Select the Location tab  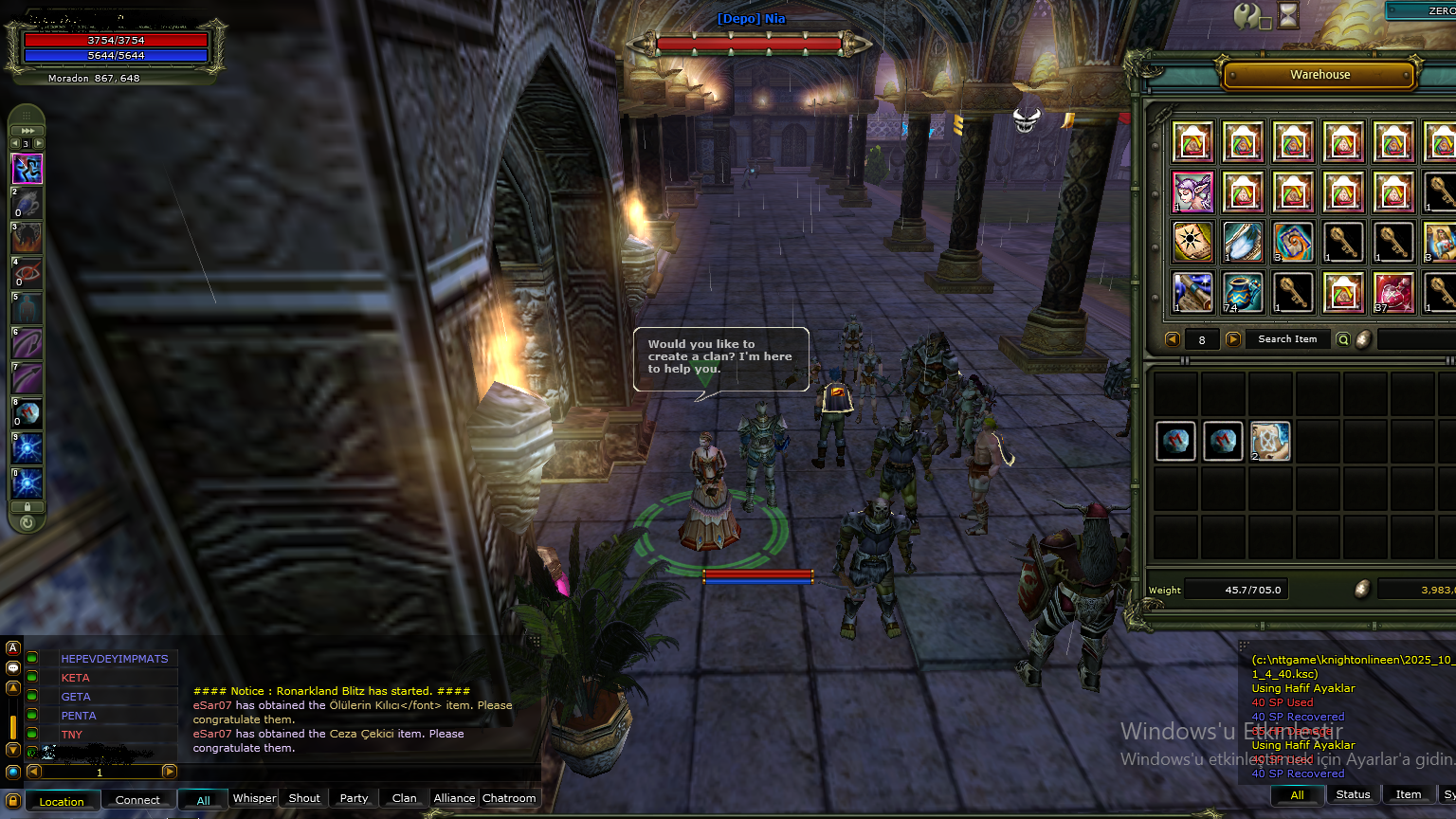62,801
